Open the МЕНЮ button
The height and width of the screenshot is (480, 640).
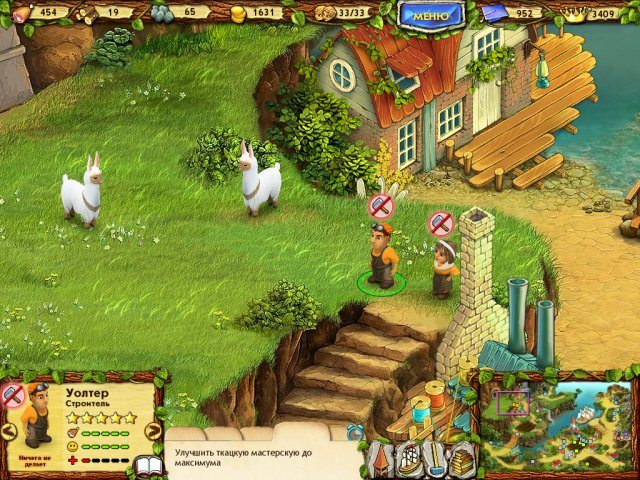click(x=431, y=14)
